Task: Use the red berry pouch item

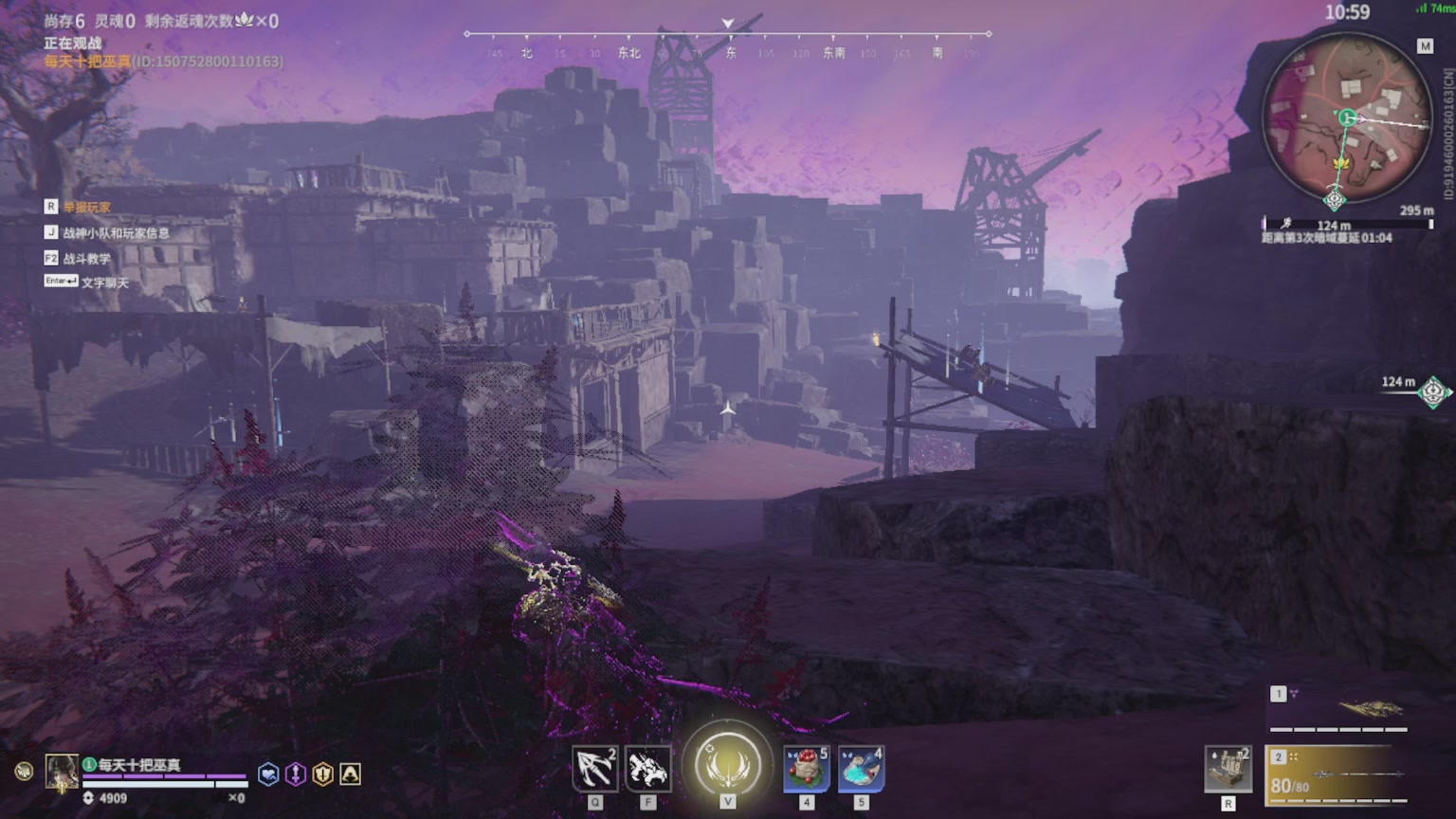Action: pos(807,769)
